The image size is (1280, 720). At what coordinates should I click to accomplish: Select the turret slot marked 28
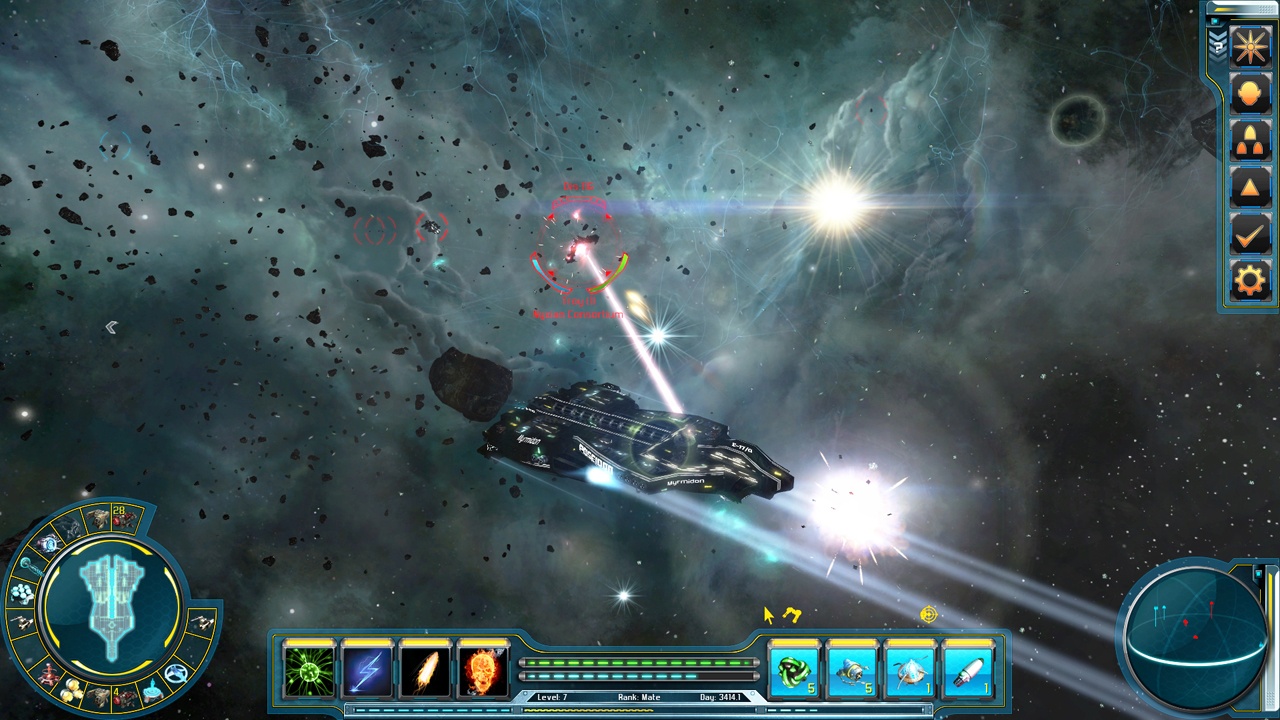(x=125, y=517)
